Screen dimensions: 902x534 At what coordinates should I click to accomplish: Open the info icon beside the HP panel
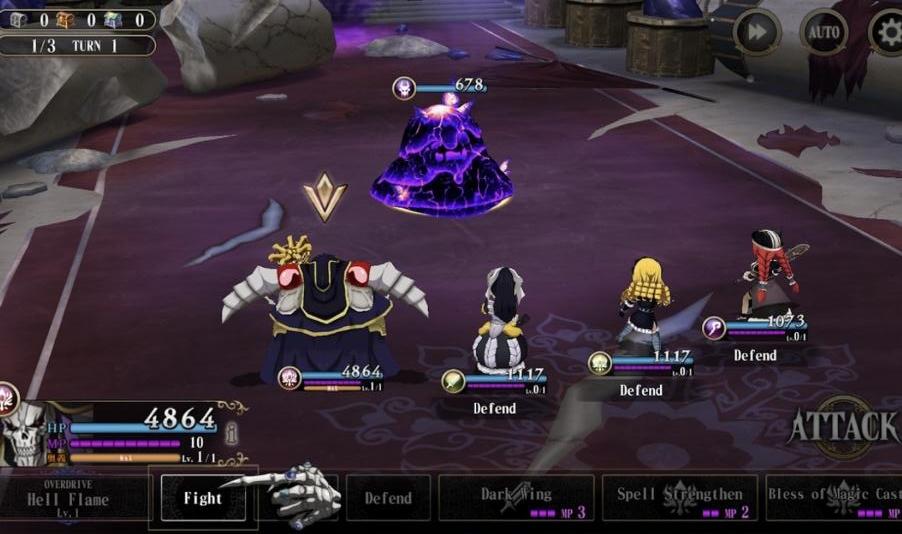231,434
